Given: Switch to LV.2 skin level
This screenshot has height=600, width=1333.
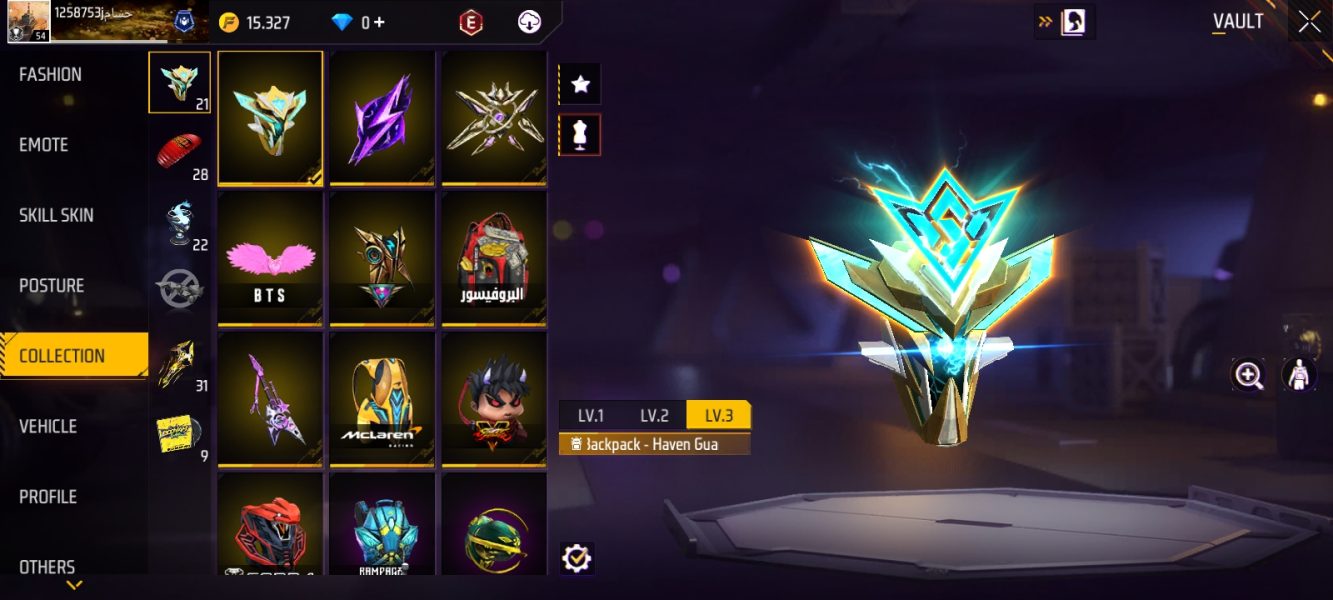Looking at the screenshot, I should click(654, 416).
